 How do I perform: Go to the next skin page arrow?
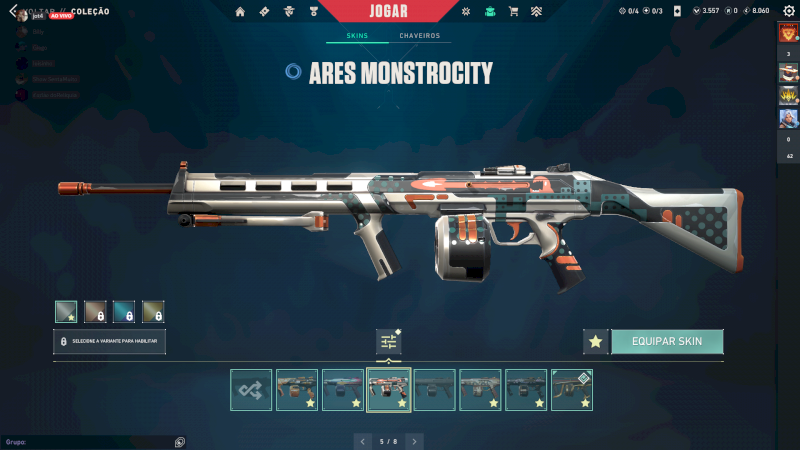(x=414, y=440)
